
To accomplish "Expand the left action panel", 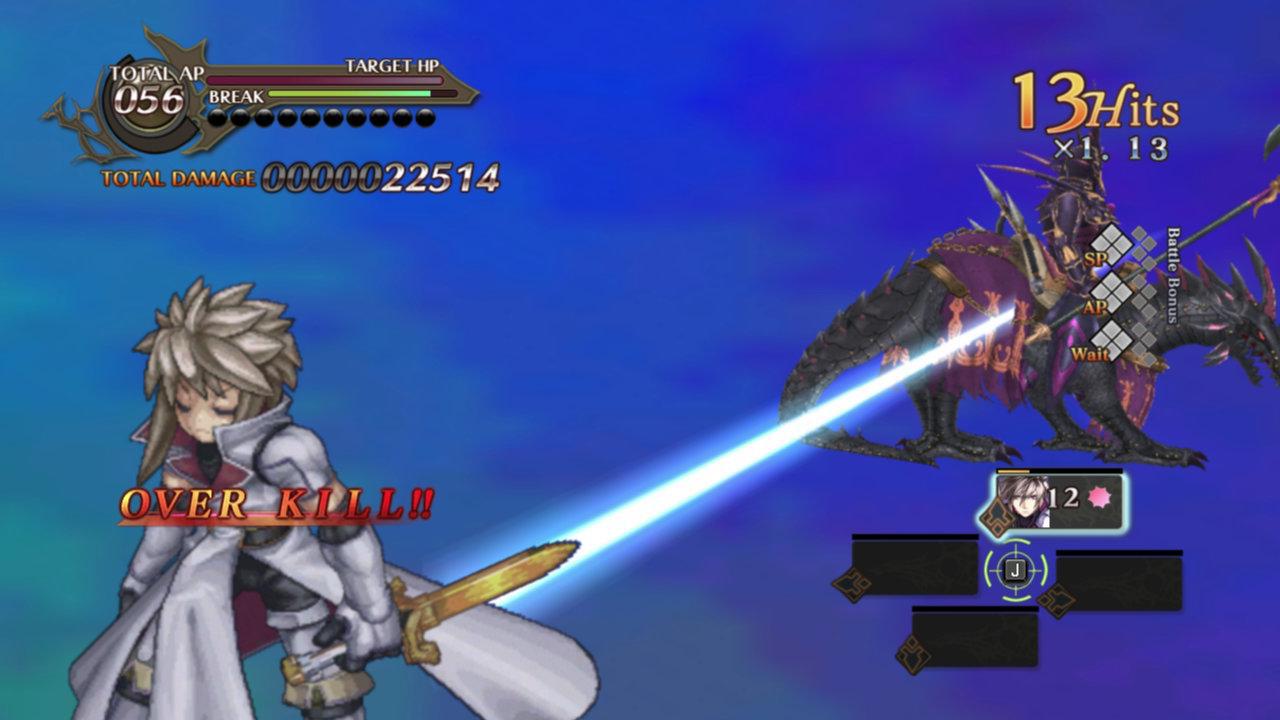I will 913,567.
